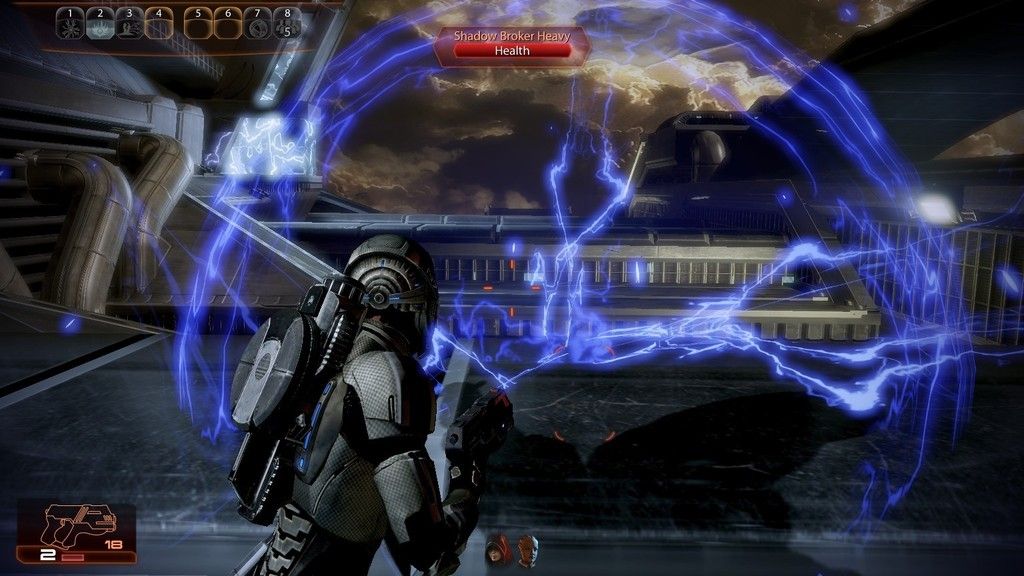Select the hooded squadmate portrait
Image resolution: width=1024 pixels, height=576 pixels.
tap(497, 549)
